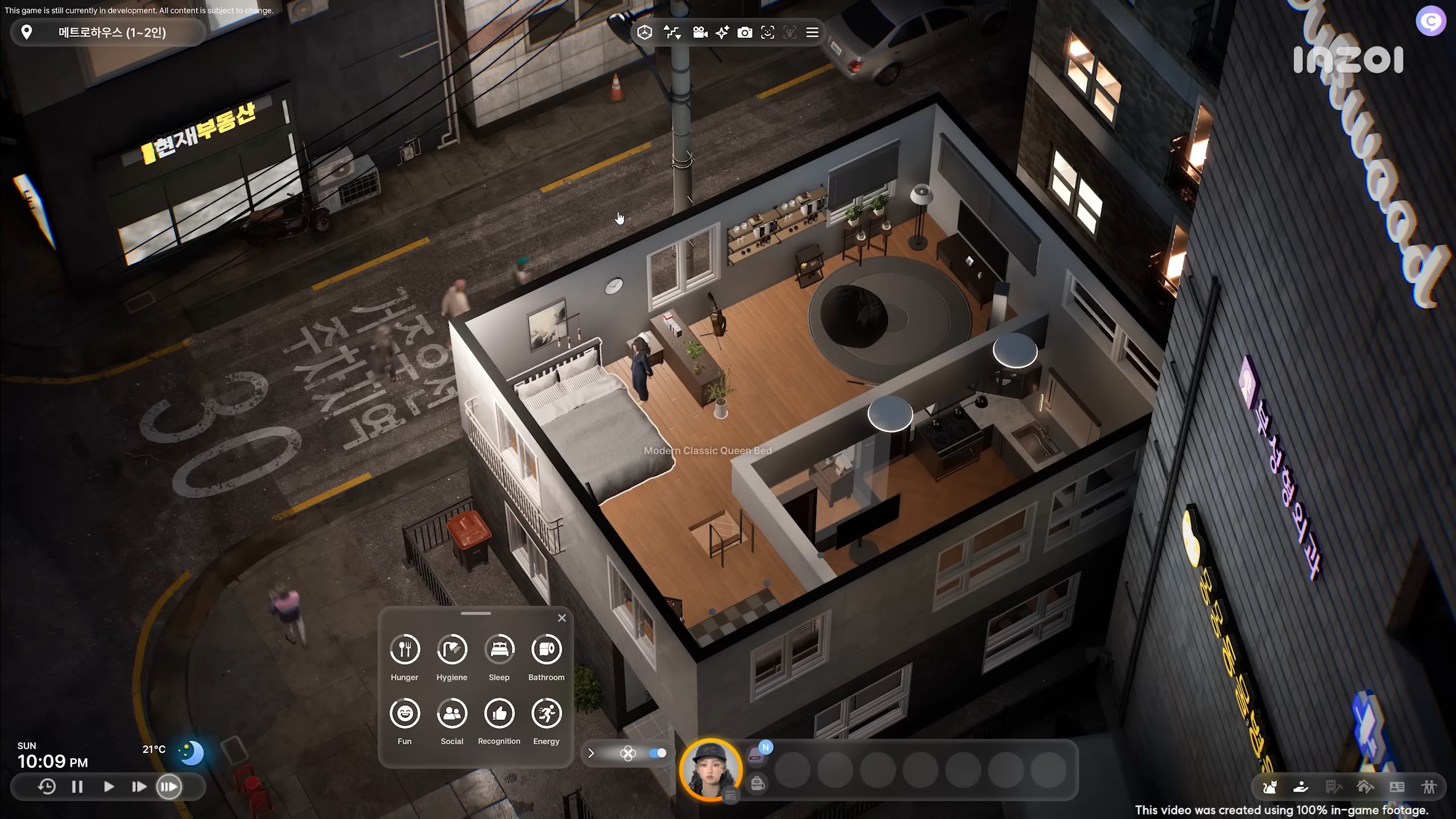Image resolution: width=1456 pixels, height=819 pixels.
Task: Set game speed to double fast-forward
Action: tap(139, 787)
